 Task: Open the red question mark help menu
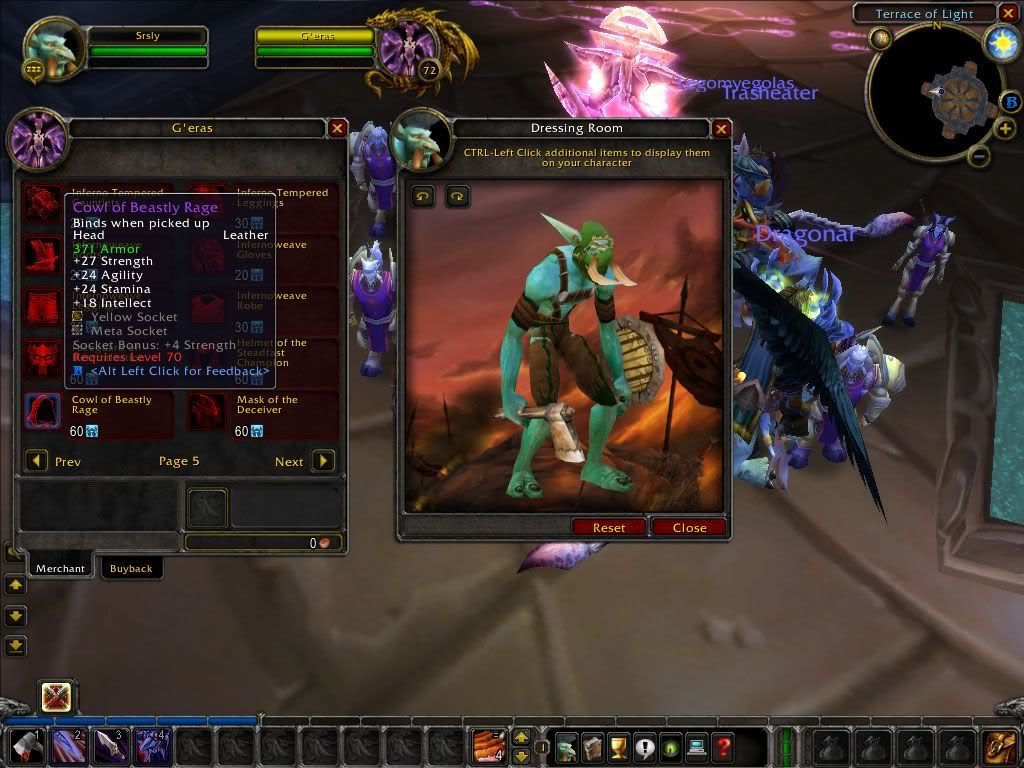[x=722, y=746]
